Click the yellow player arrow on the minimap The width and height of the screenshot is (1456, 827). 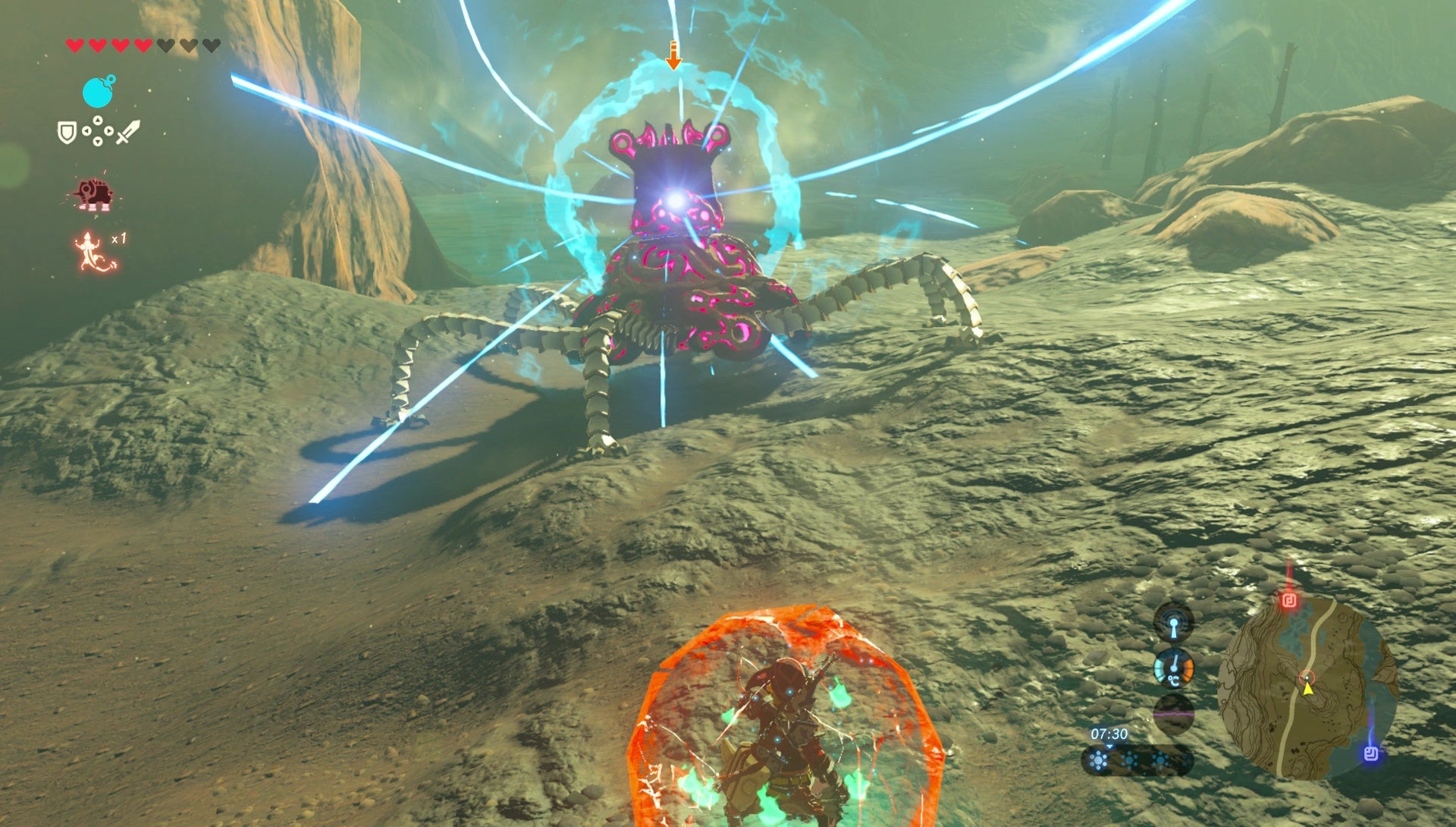(1307, 689)
